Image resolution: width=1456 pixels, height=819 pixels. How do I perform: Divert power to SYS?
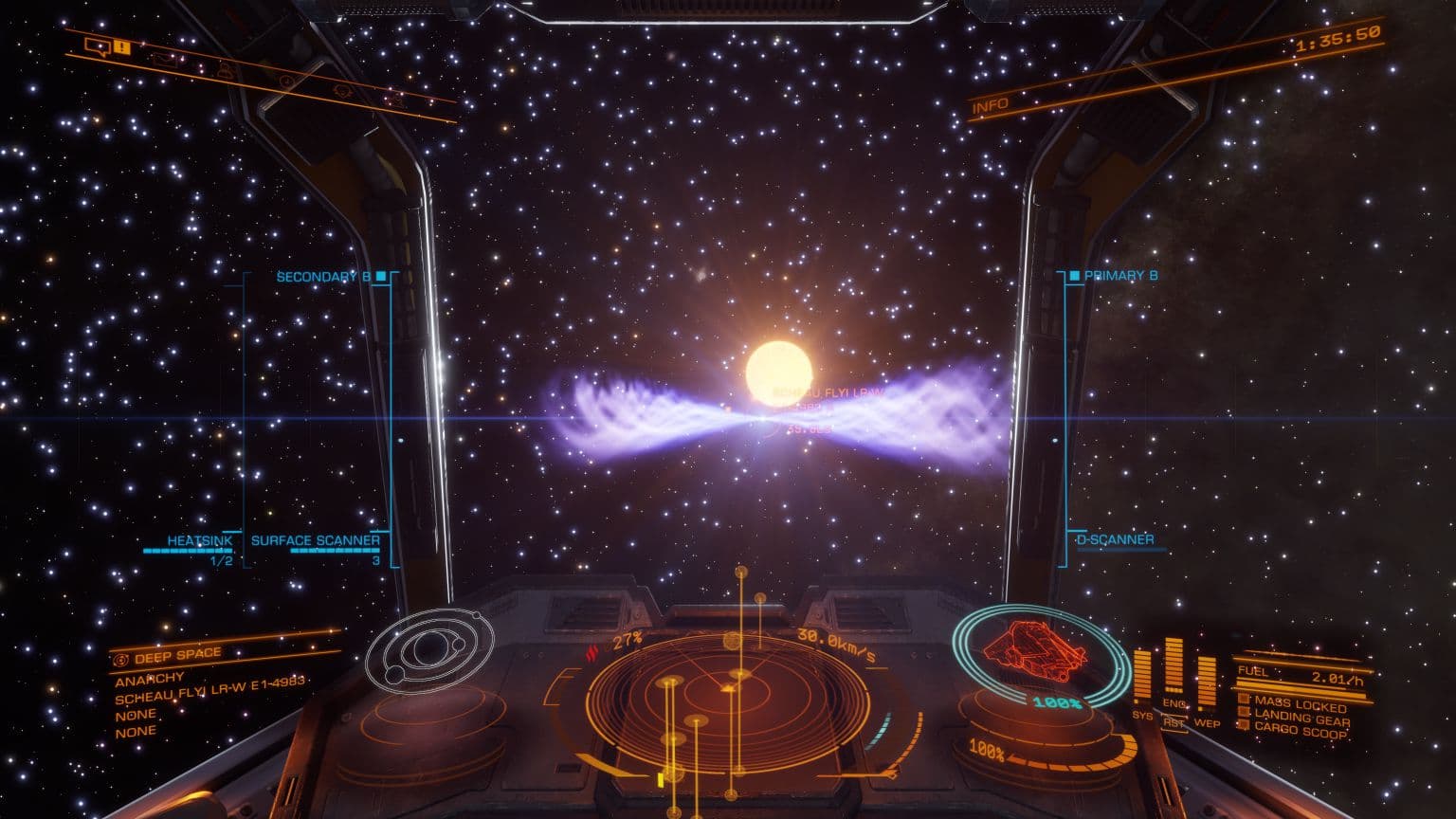[x=1142, y=716]
